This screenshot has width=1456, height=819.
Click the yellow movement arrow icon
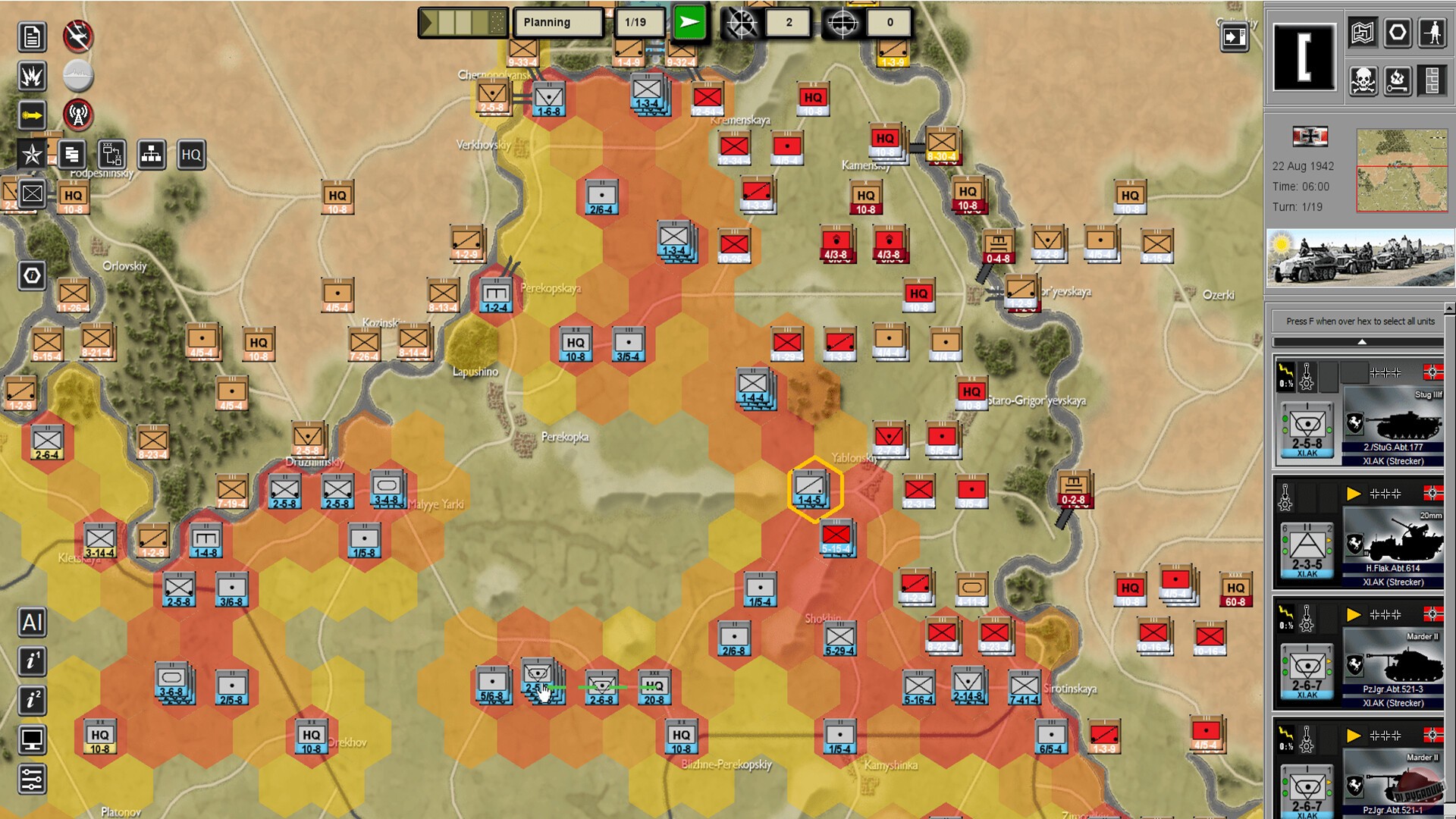(x=30, y=115)
